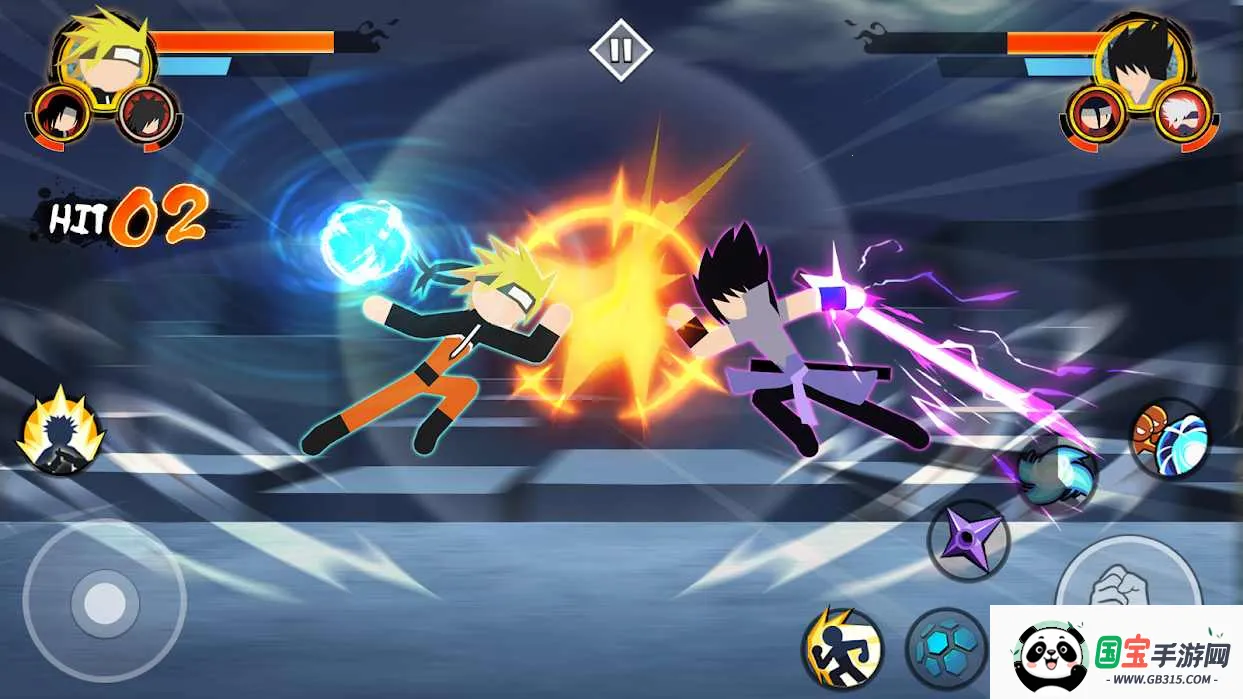This screenshot has height=699, width=1243.
Task: Use the Rasengan skill icon
Action: [x=1169, y=438]
